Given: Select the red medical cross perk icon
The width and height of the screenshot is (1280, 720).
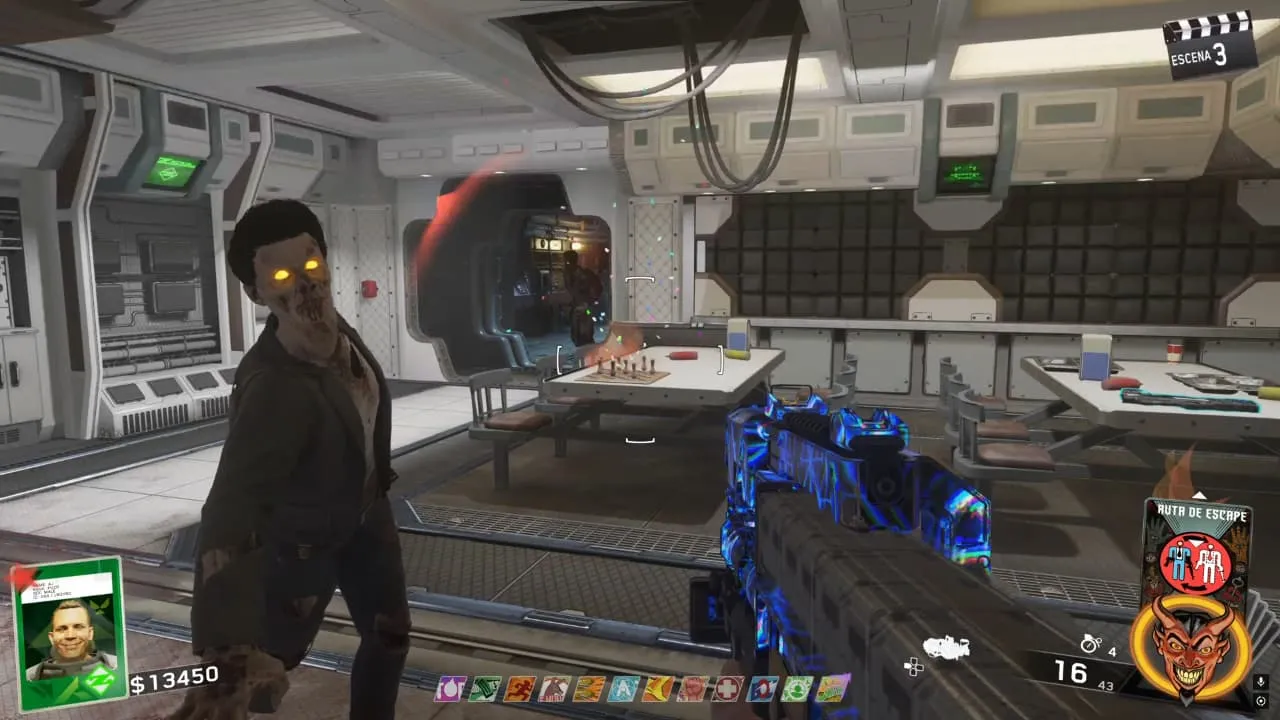Looking at the screenshot, I should click(x=728, y=688).
